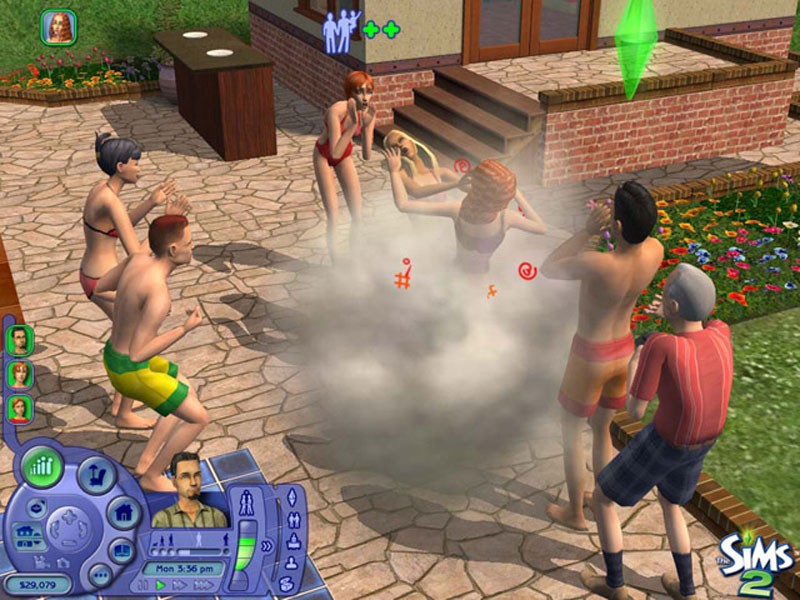Set double speed with the fast-forward button
The height and width of the screenshot is (600, 800).
[177, 584]
